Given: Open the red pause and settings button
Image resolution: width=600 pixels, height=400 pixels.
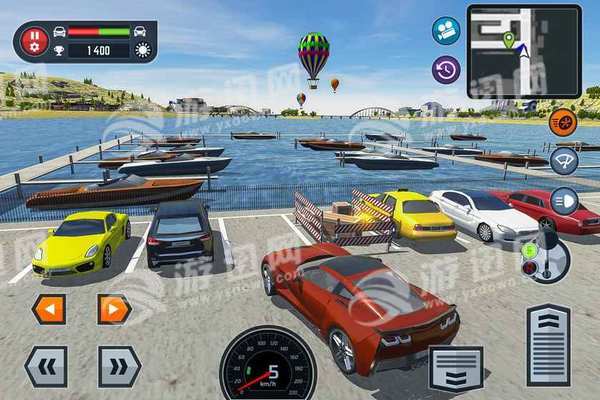Looking at the screenshot, I should (35, 41).
